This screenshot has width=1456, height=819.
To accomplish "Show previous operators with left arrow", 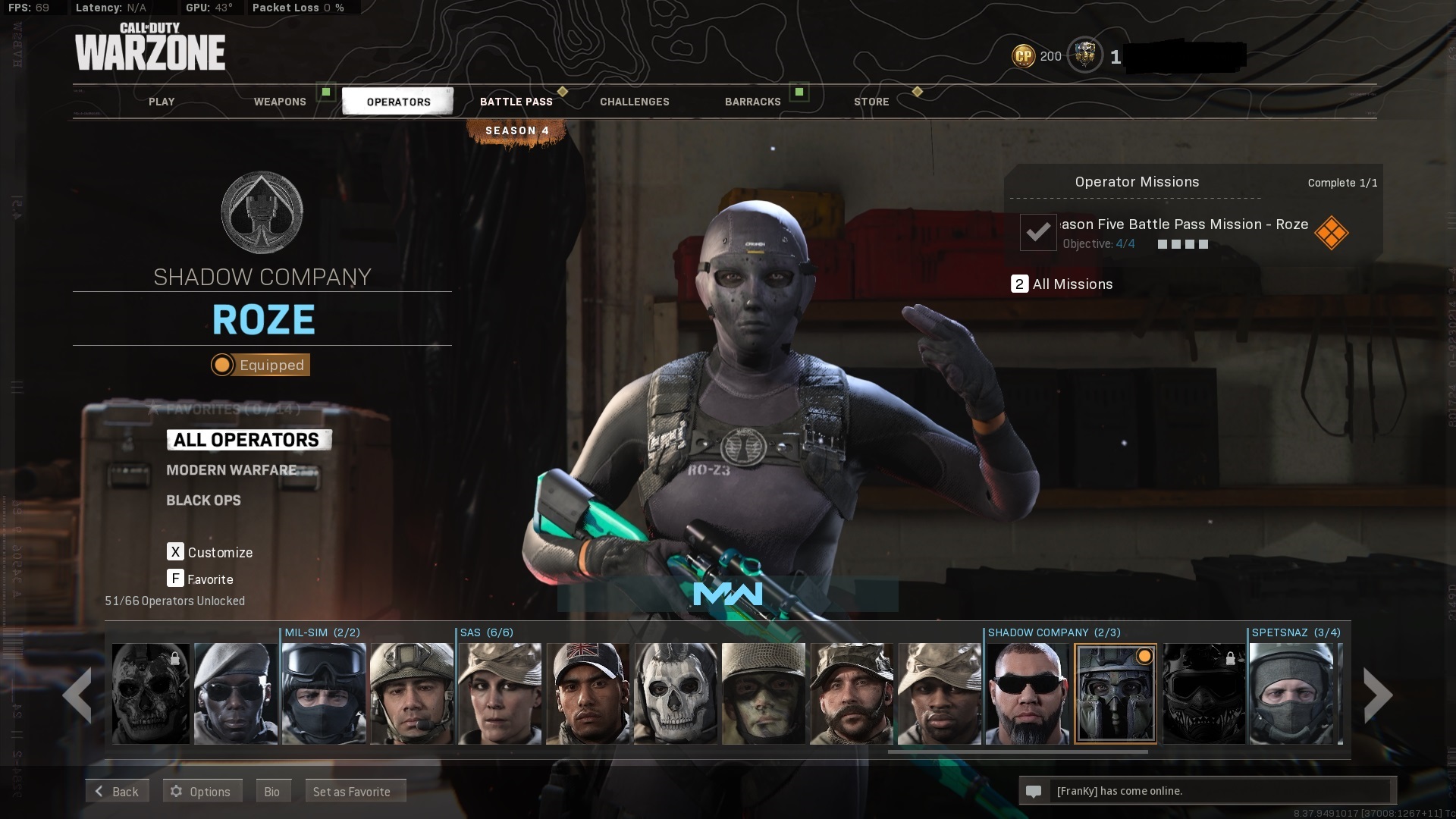I will pos(78,695).
